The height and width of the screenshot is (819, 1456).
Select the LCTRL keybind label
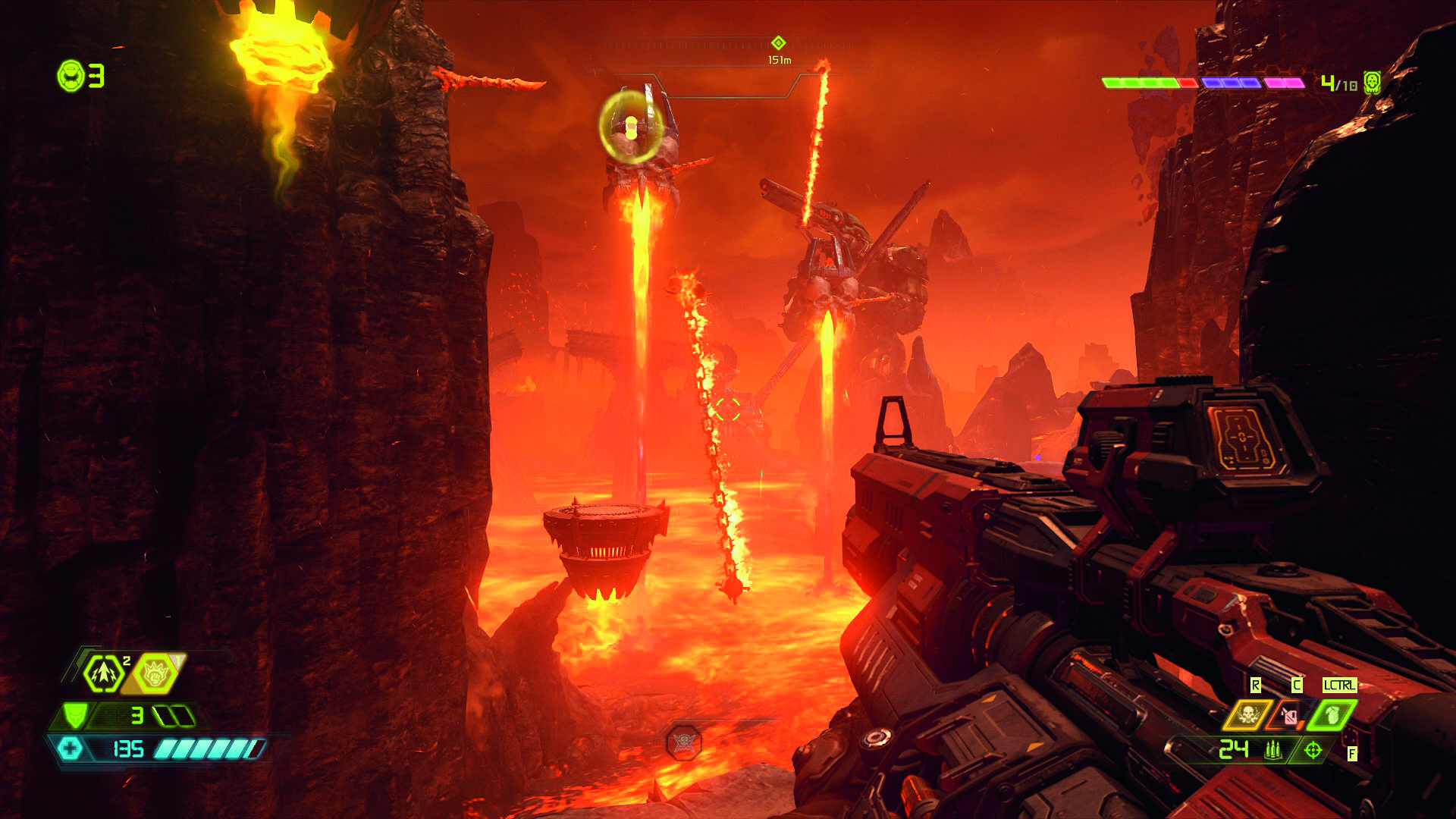(1340, 685)
